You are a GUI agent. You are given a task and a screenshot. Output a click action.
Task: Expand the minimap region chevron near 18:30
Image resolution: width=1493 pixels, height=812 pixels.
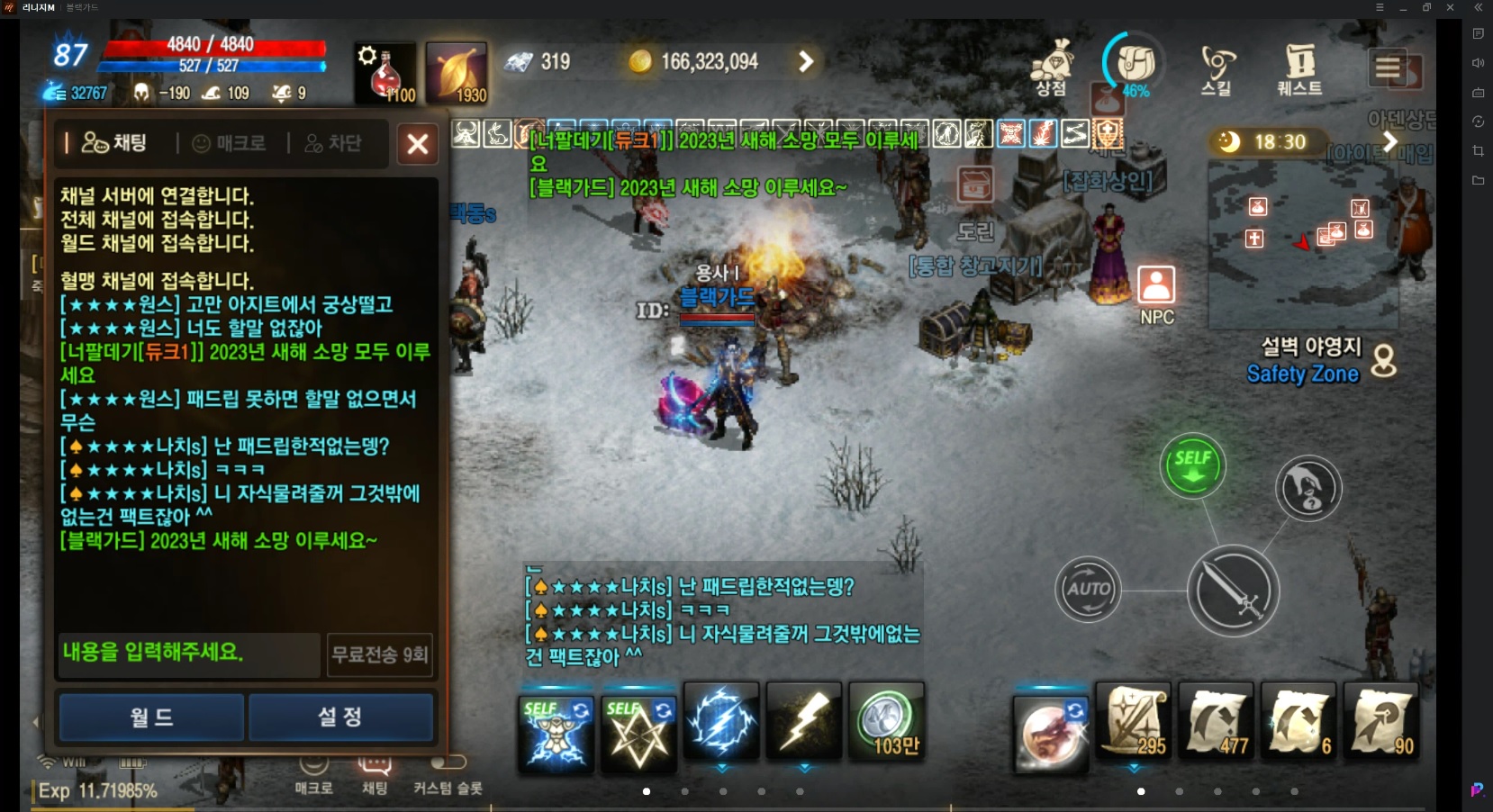[1390, 141]
